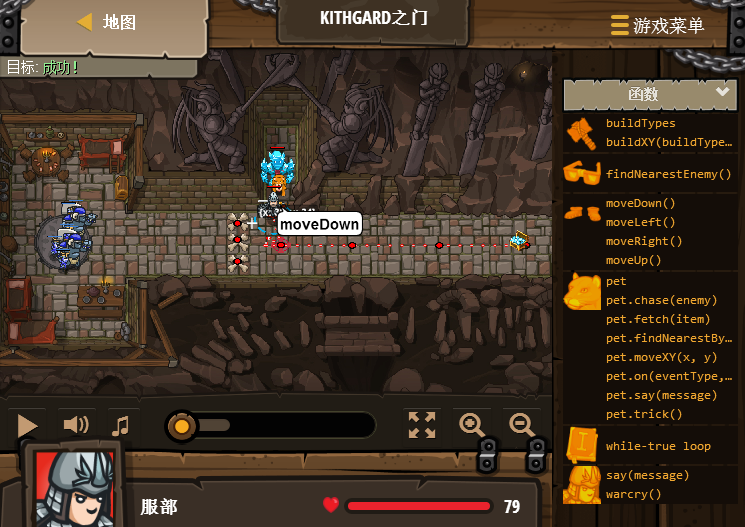
Task: Click the buildXY function entry
Action: [668, 142]
